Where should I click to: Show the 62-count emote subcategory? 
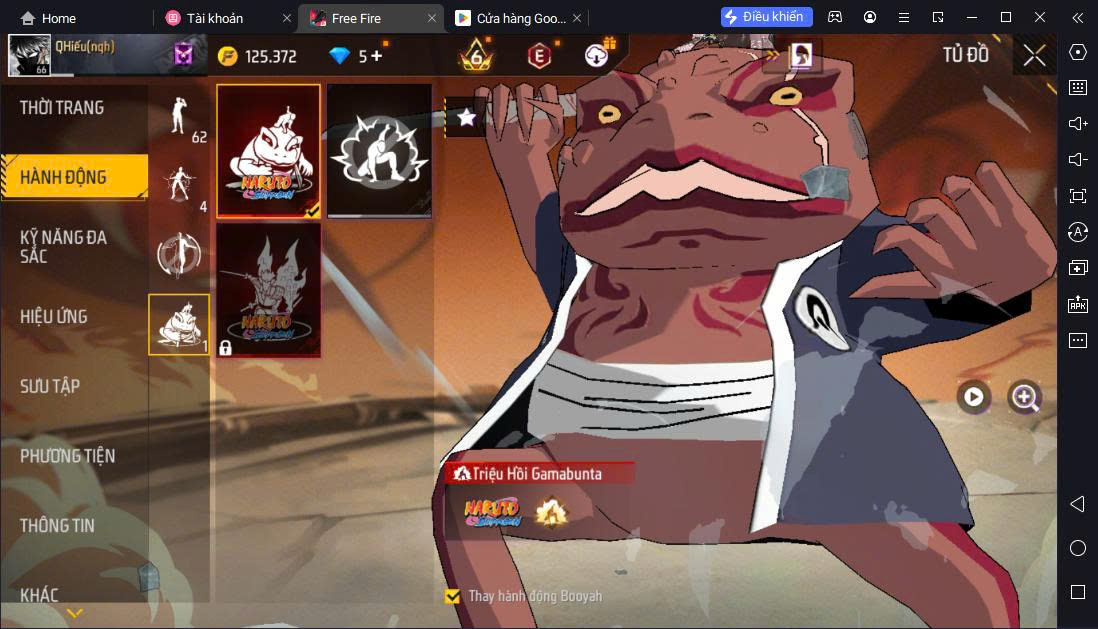(180, 120)
